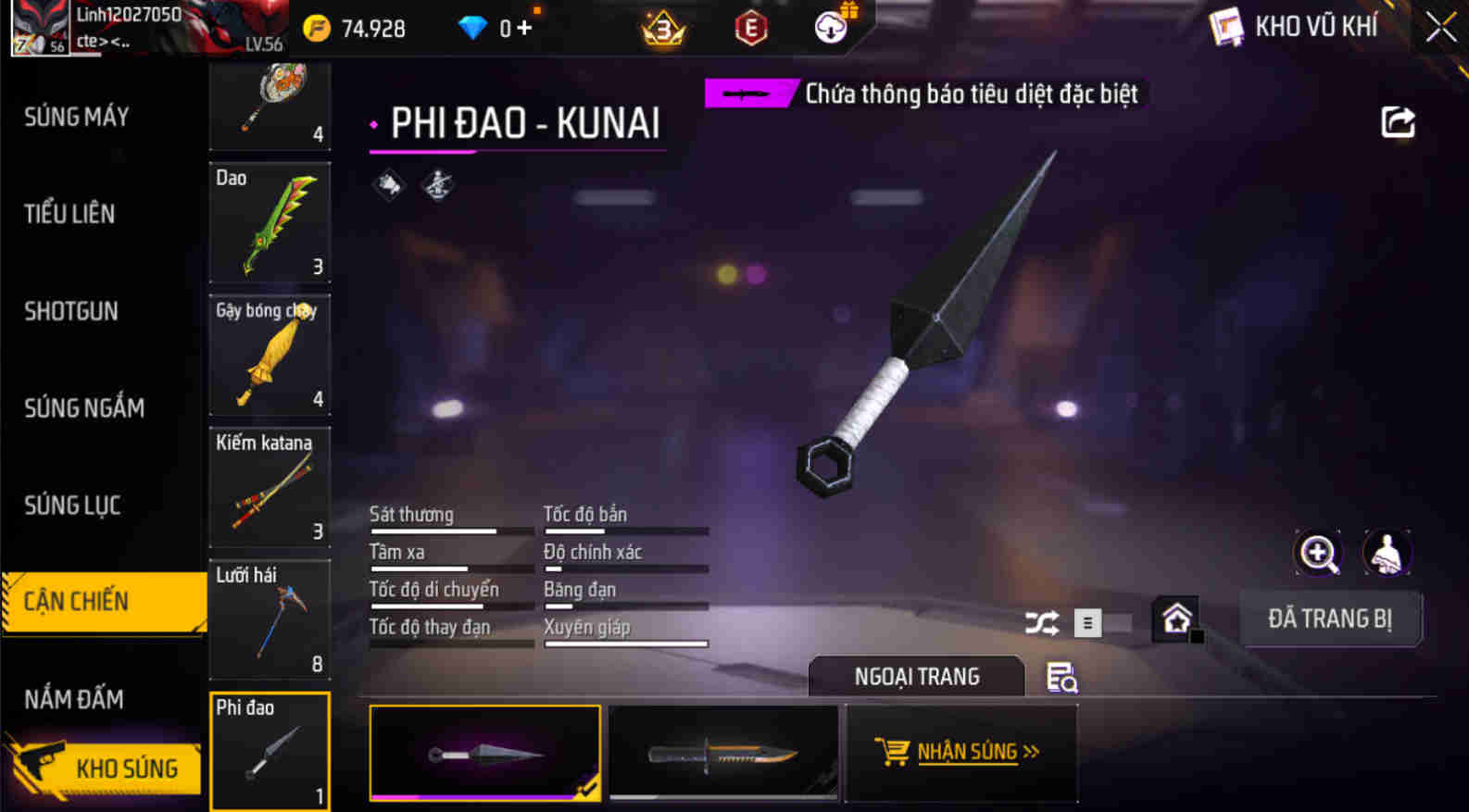Screen dimensions: 1469x812
Task: Expand the SÚNG NGẮM category
Action: click(83, 407)
